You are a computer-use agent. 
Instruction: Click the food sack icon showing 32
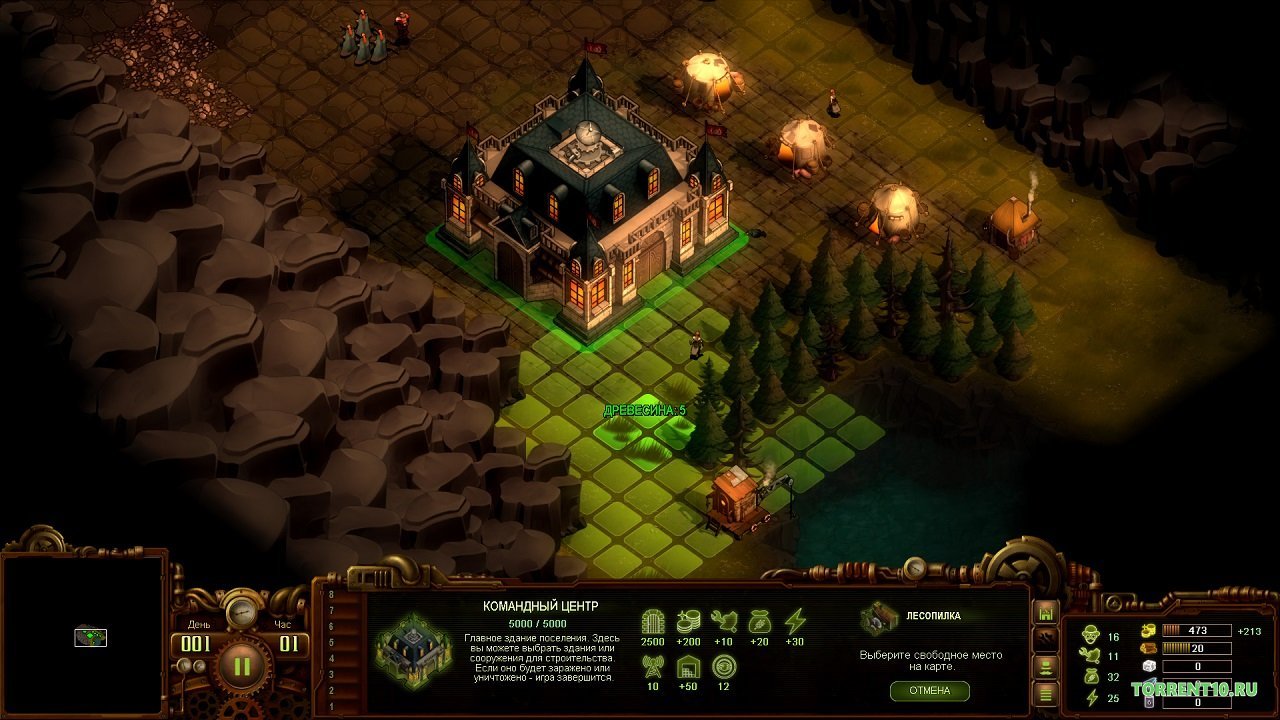1091,674
